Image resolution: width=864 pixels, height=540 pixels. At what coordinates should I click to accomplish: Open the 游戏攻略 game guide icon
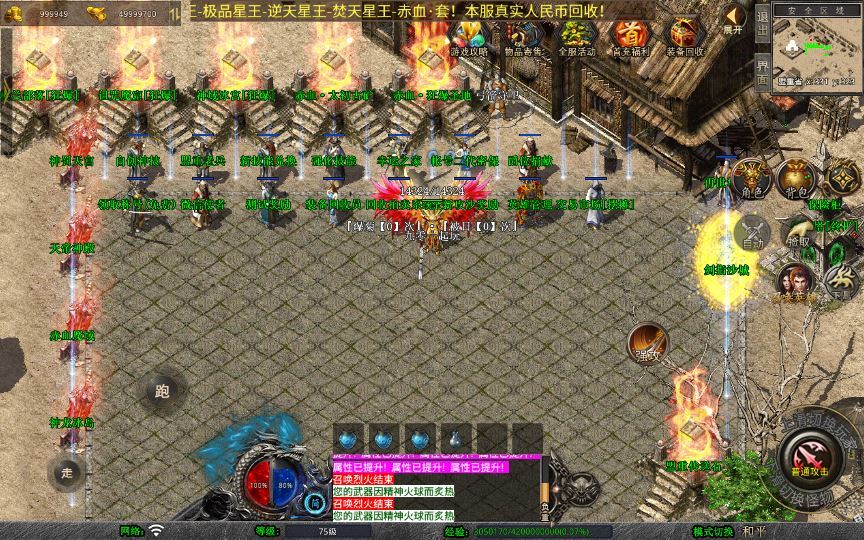469,38
